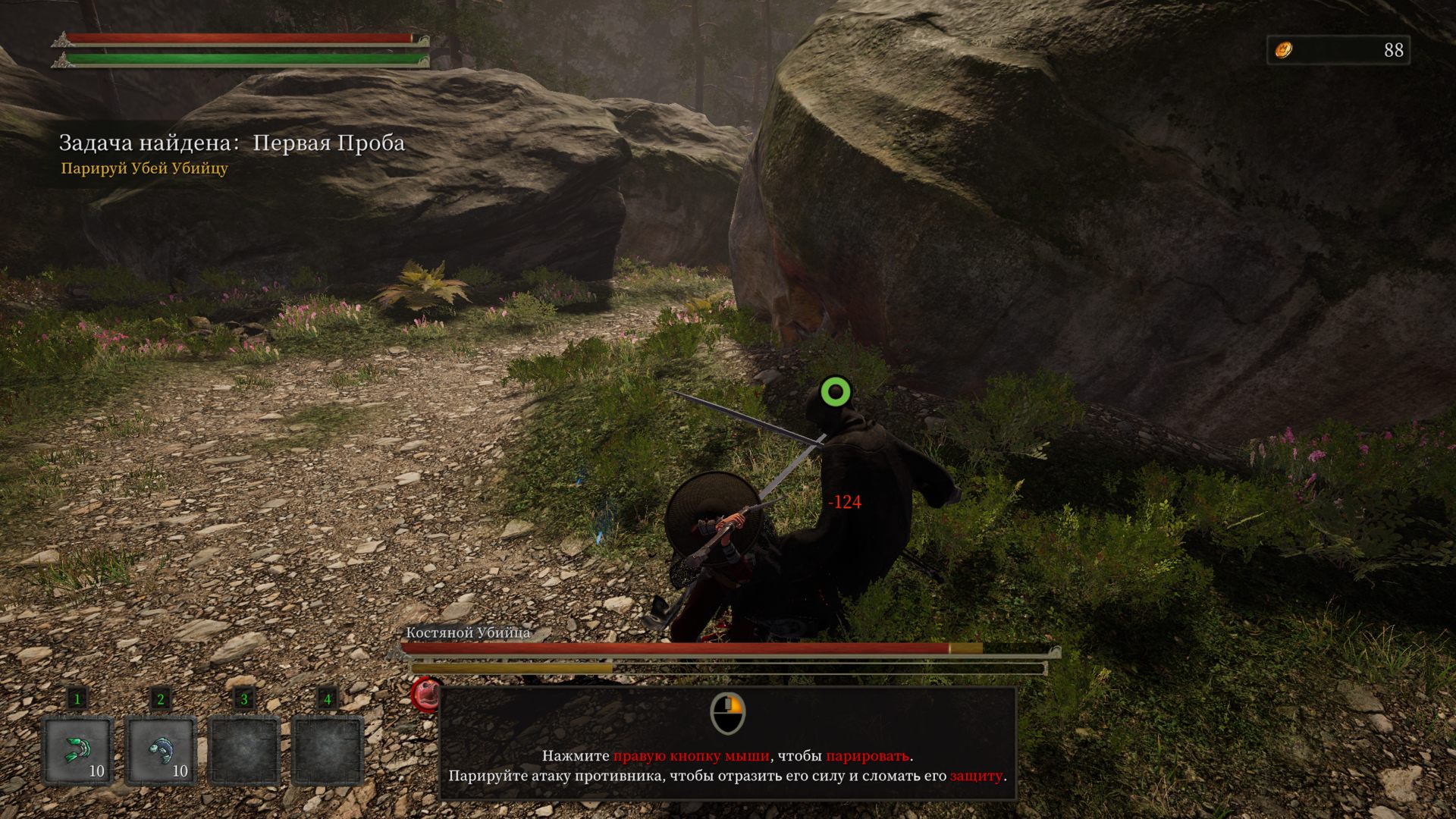
Task: Select the green fish in hotbar slot 1
Action: [77, 750]
